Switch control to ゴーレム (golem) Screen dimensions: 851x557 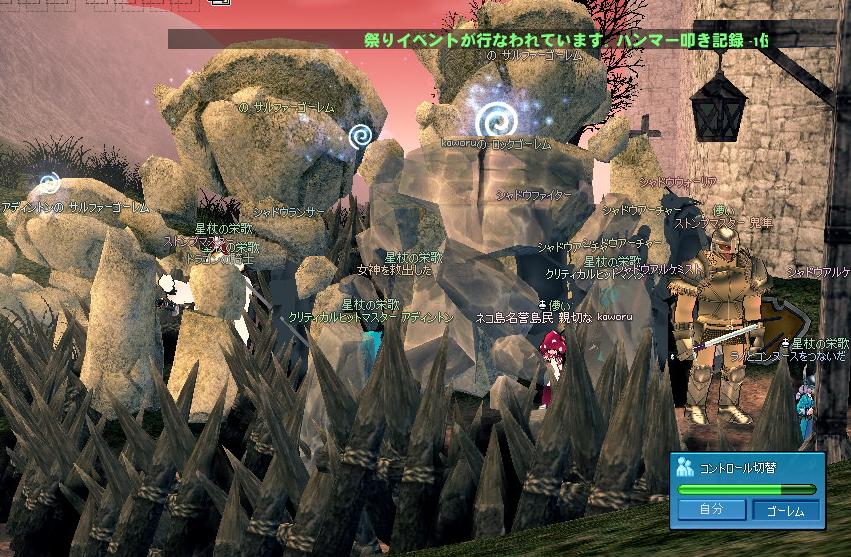[x=785, y=511]
